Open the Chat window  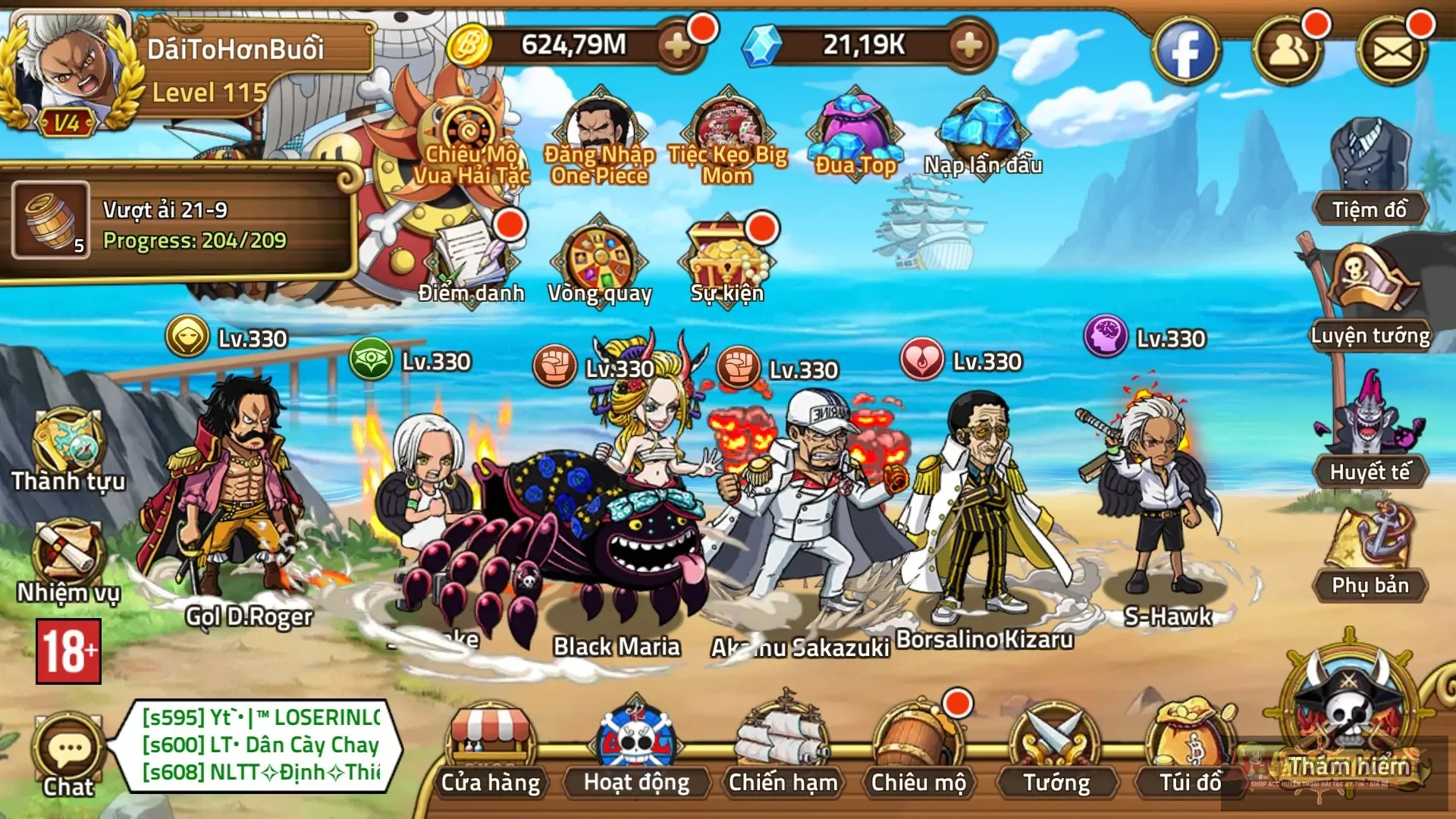68,755
